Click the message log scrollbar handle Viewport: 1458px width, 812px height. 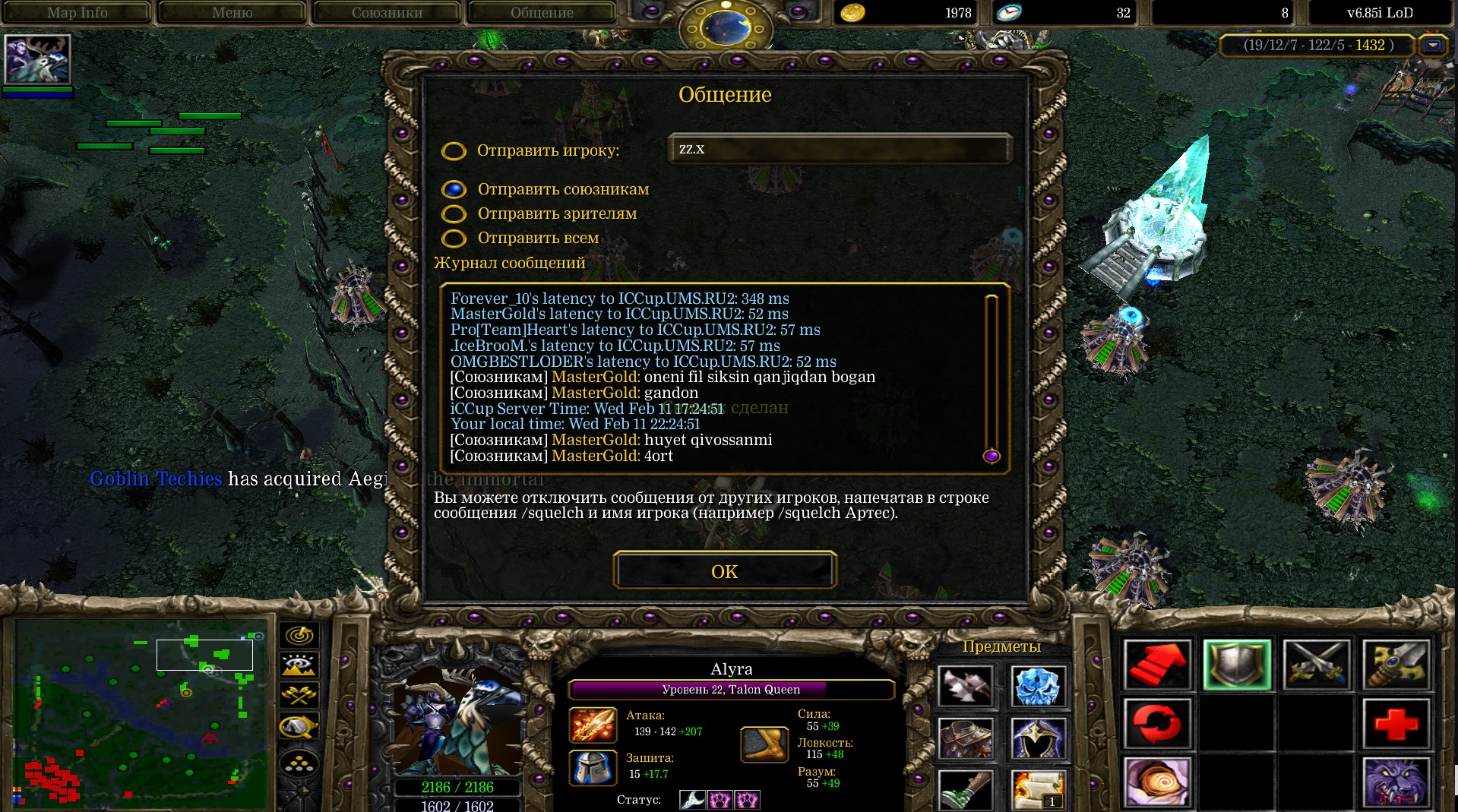(991, 456)
